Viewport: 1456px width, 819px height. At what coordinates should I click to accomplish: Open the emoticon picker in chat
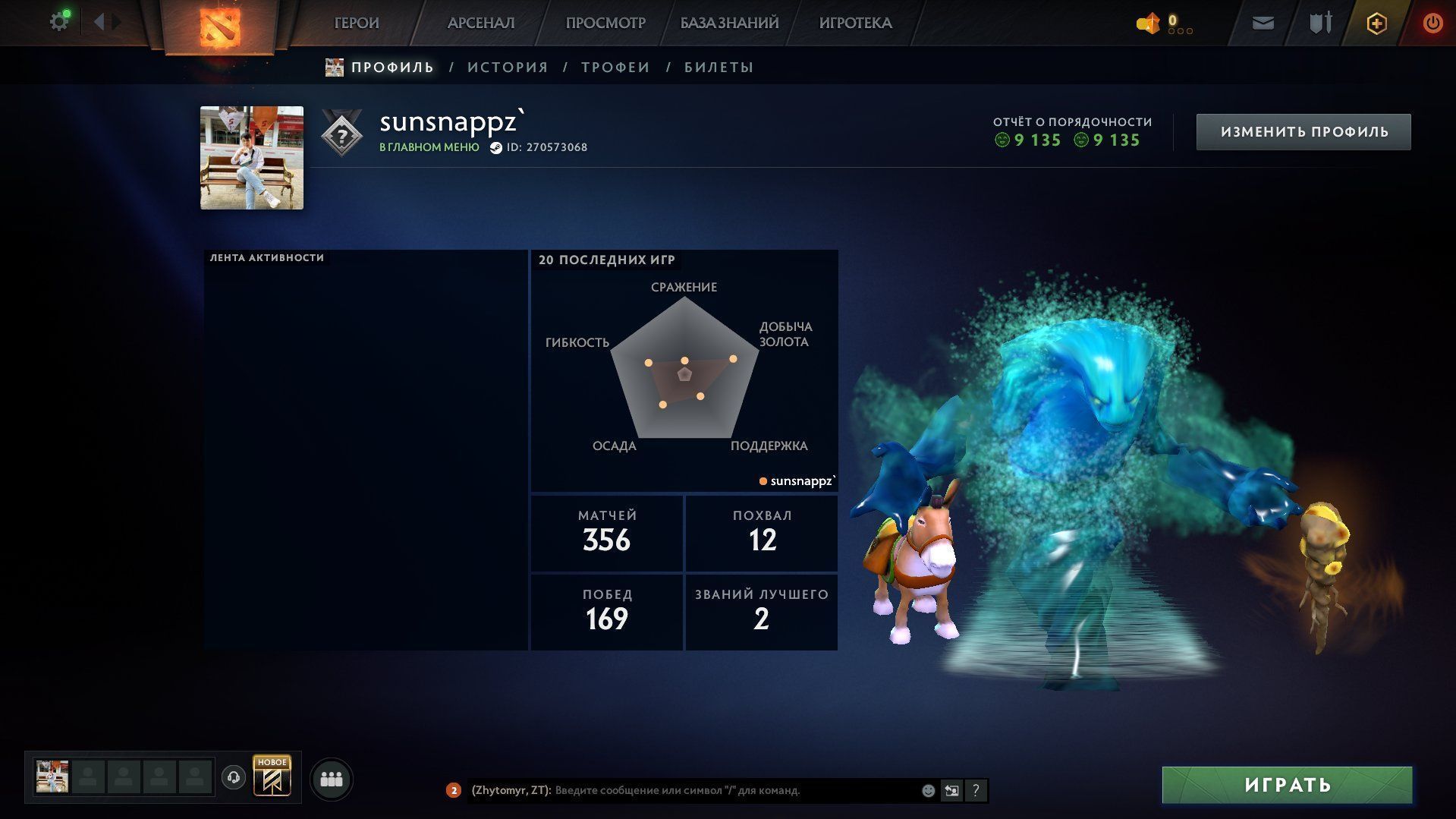tap(928, 790)
